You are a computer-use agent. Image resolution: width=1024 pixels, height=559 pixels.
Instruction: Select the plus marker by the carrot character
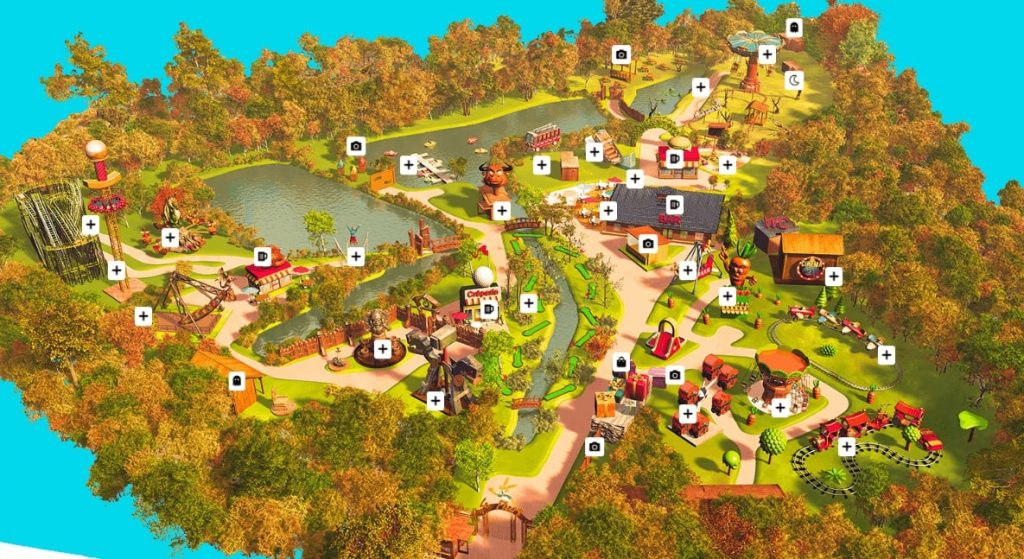tap(727, 296)
